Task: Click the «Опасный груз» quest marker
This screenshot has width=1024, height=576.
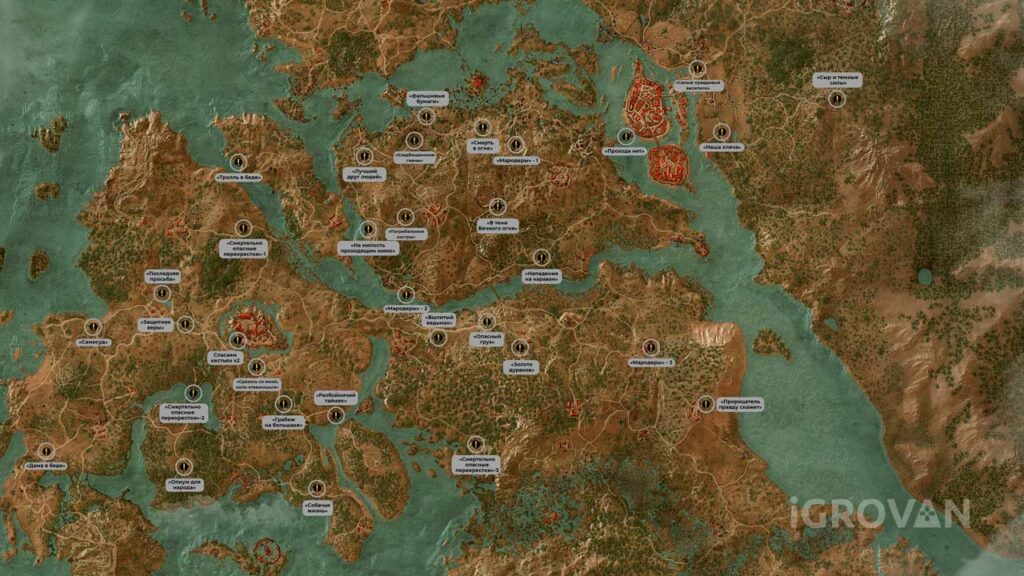Action: click(x=487, y=322)
